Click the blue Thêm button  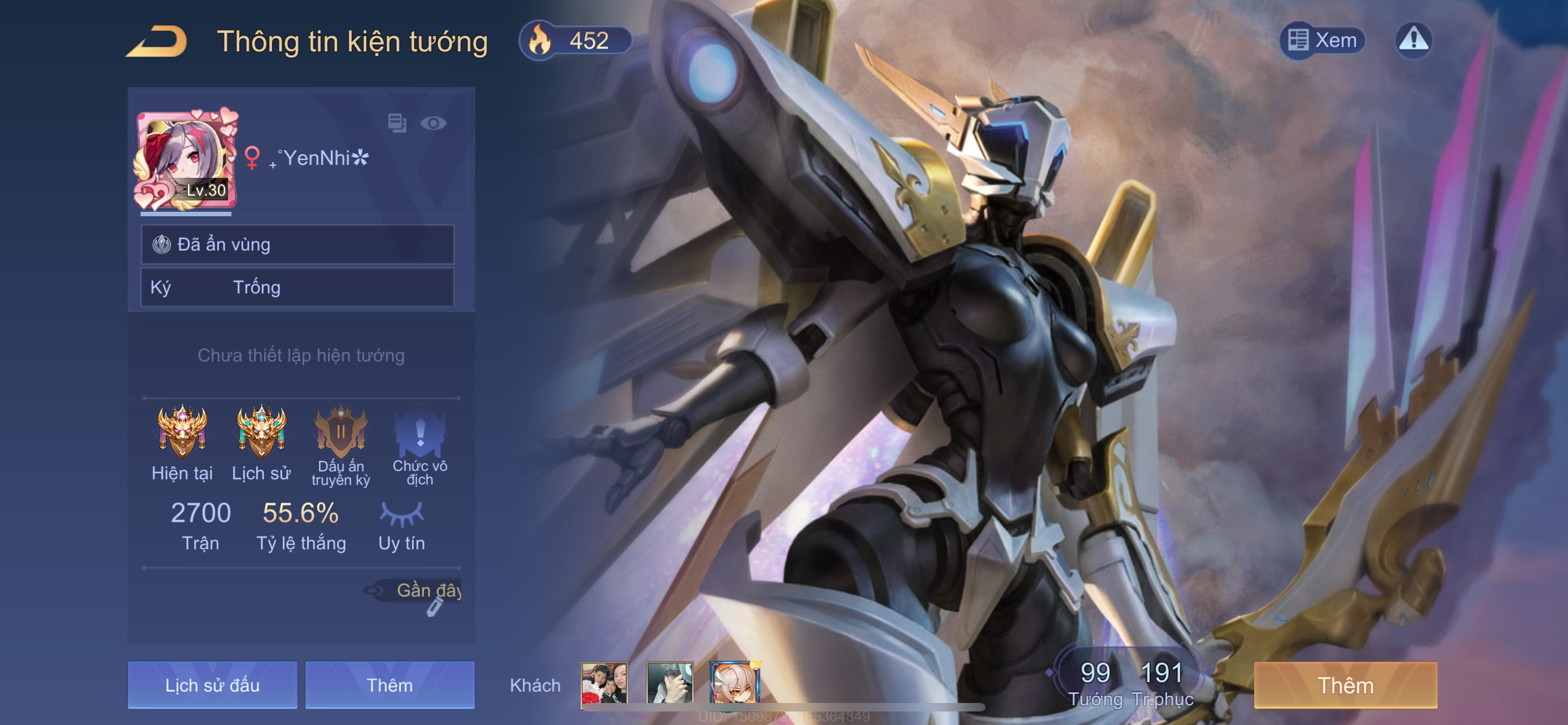(x=389, y=685)
